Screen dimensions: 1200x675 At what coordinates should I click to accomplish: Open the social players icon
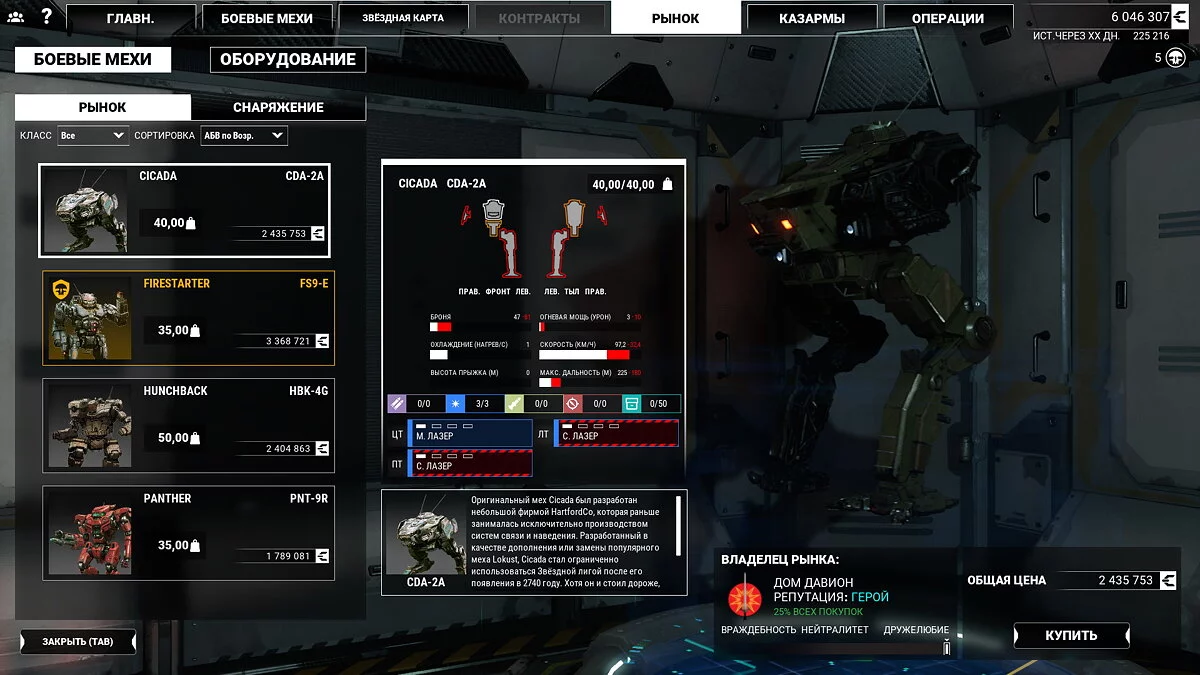click(15, 17)
